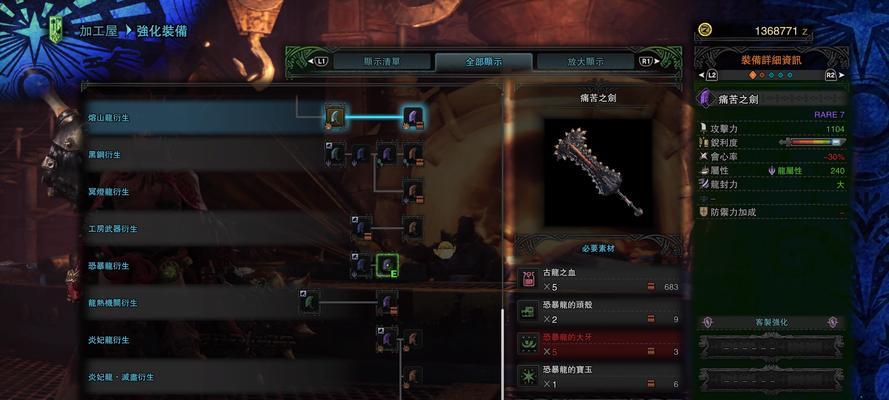Pick the 炎妃龍・滅盡衍生 tree row
This screenshot has width=889, height=400.
pos(120,377)
